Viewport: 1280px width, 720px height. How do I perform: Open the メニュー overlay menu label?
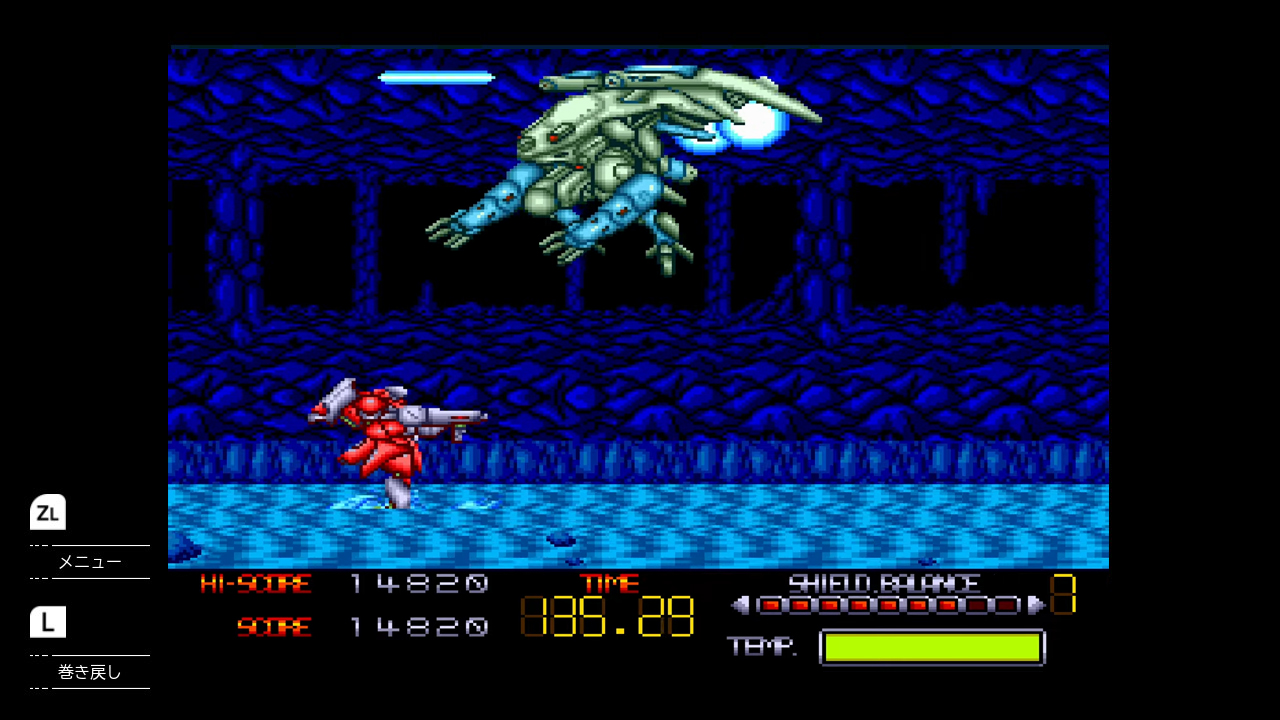tap(90, 562)
